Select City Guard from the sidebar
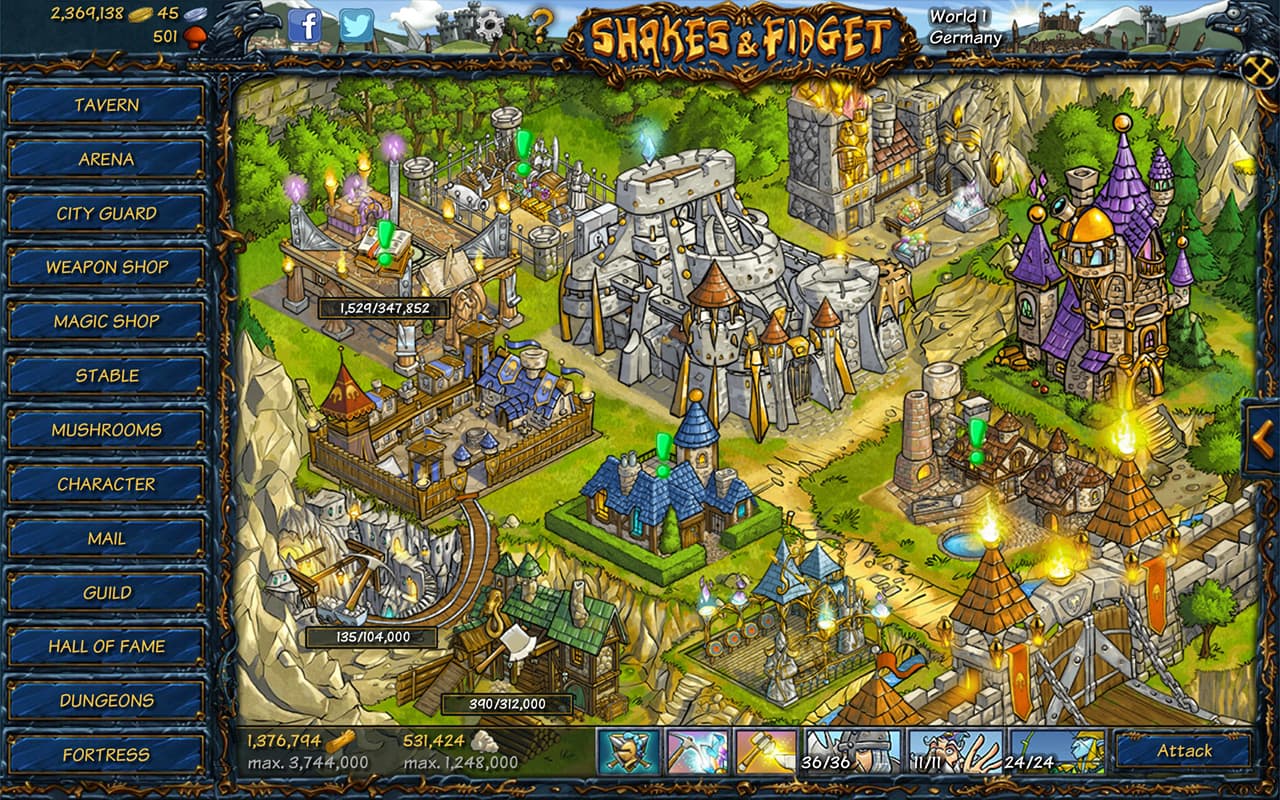This screenshot has width=1280, height=800. point(106,213)
